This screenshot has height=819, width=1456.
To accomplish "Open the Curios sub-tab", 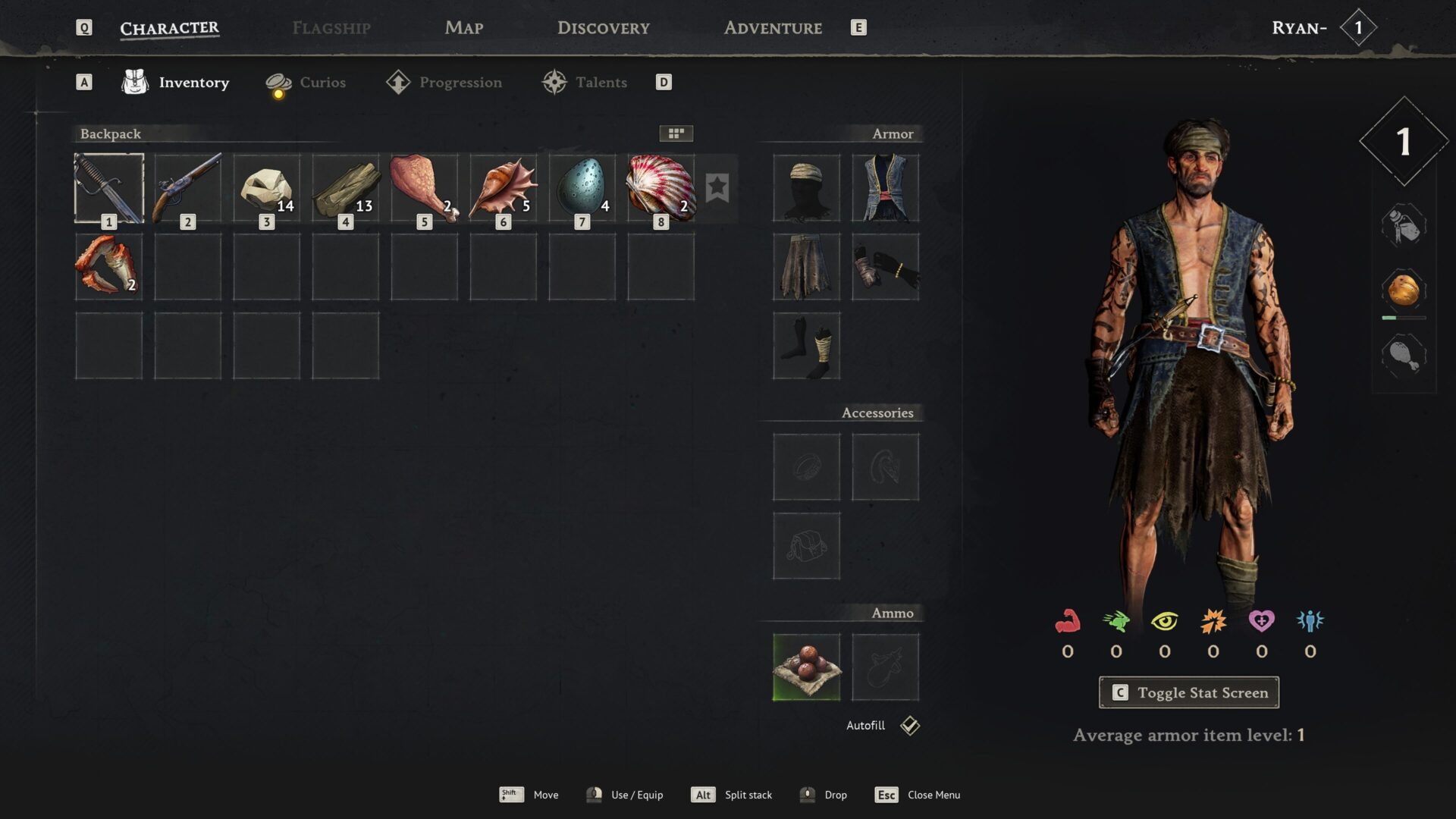I will [306, 83].
